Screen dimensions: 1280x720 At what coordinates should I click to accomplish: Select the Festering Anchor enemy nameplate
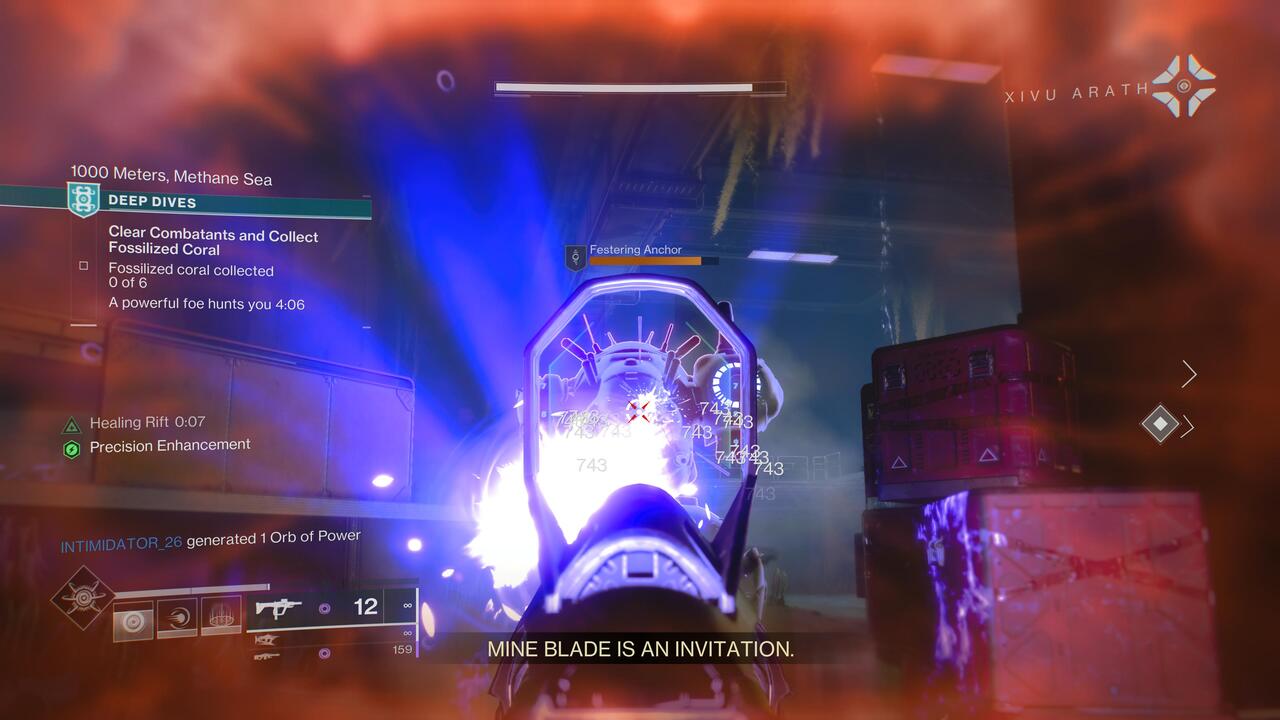coord(639,250)
